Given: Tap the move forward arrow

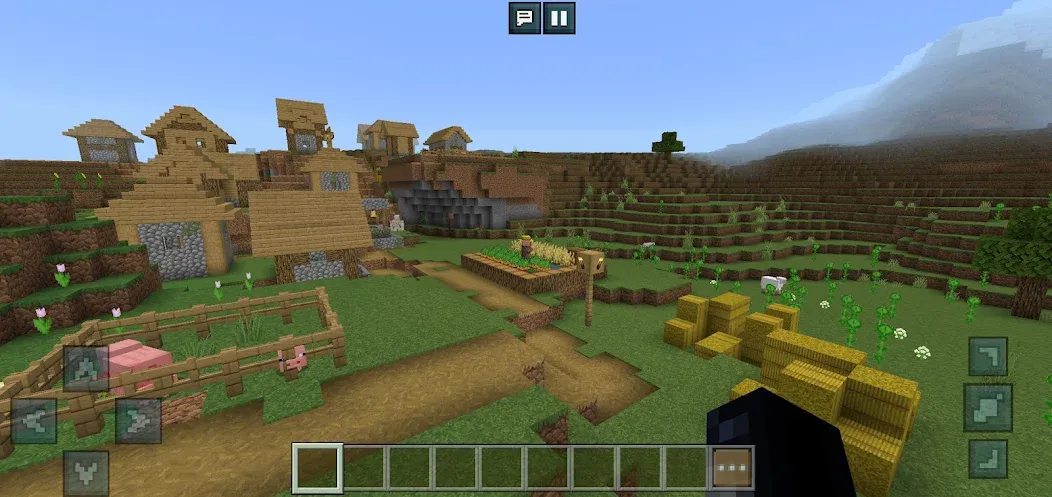Looking at the screenshot, I should [x=86, y=368].
